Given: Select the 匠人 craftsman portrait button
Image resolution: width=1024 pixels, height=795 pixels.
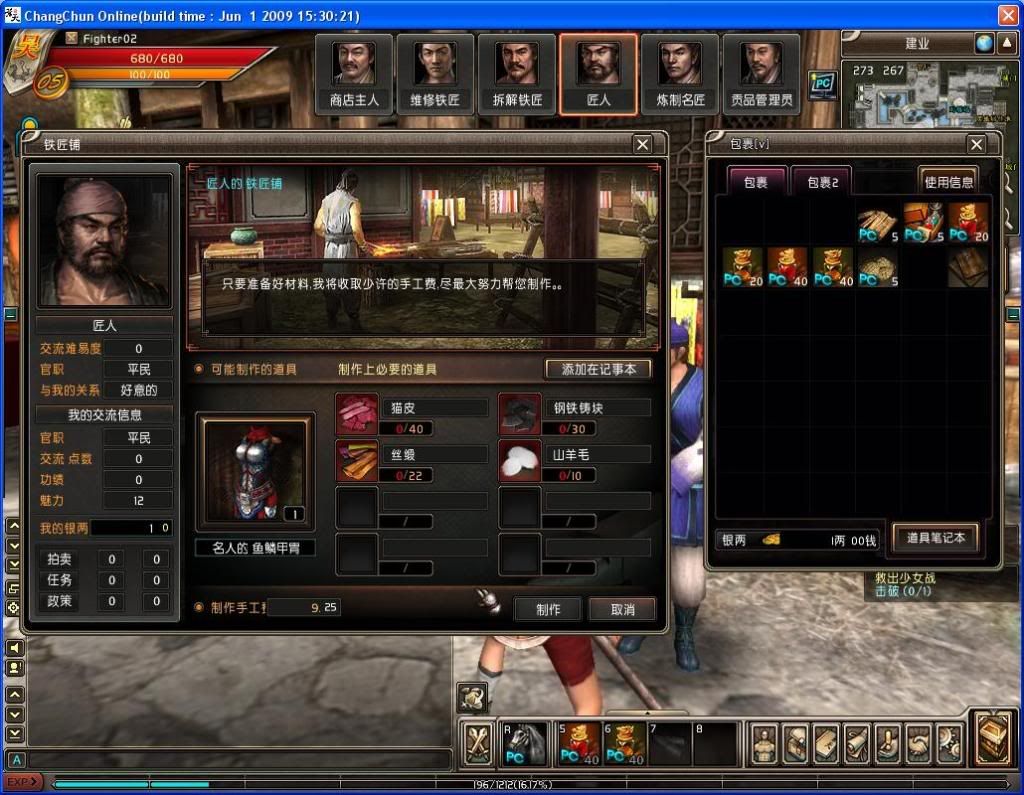Looking at the screenshot, I should pyautogui.click(x=598, y=74).
